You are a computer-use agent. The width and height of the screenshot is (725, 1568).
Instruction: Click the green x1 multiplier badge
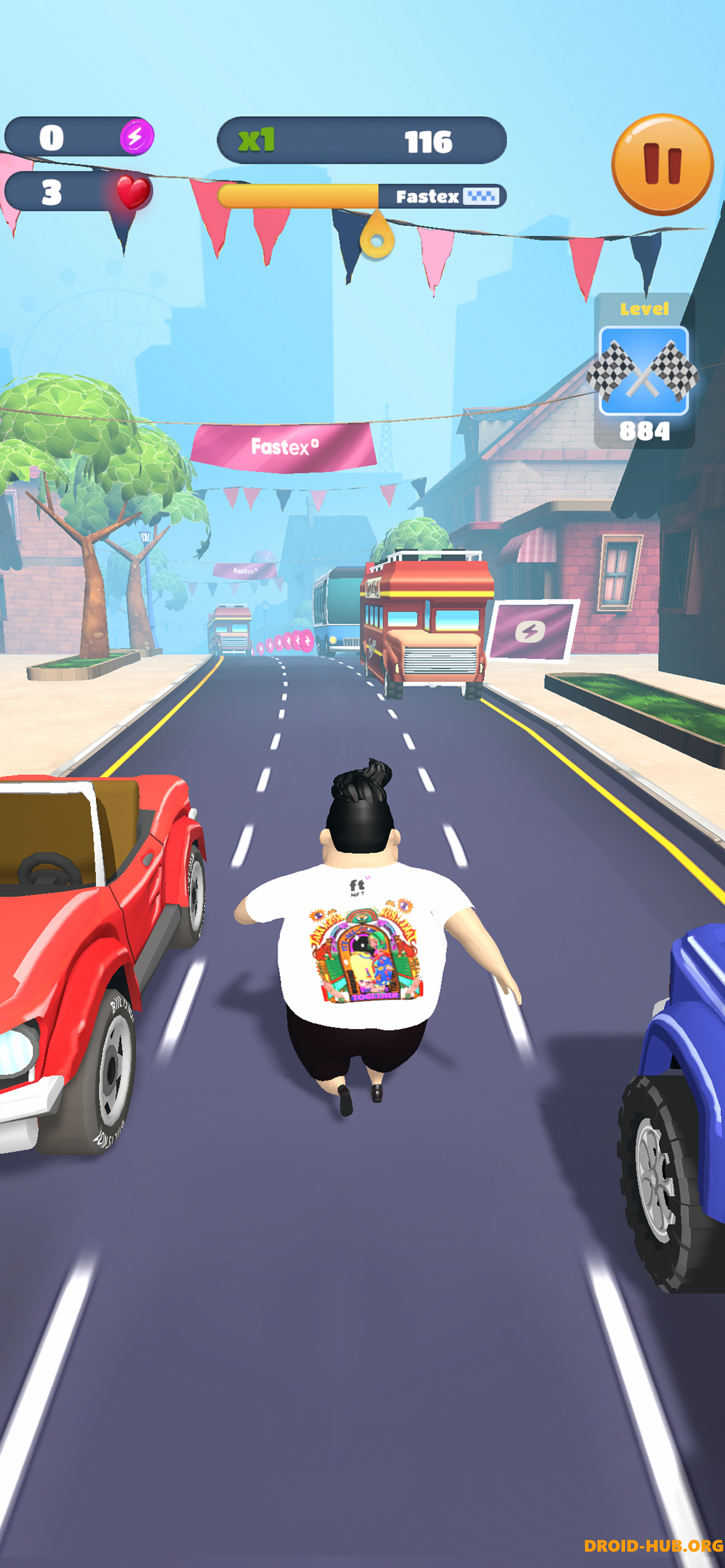[256, 140]
